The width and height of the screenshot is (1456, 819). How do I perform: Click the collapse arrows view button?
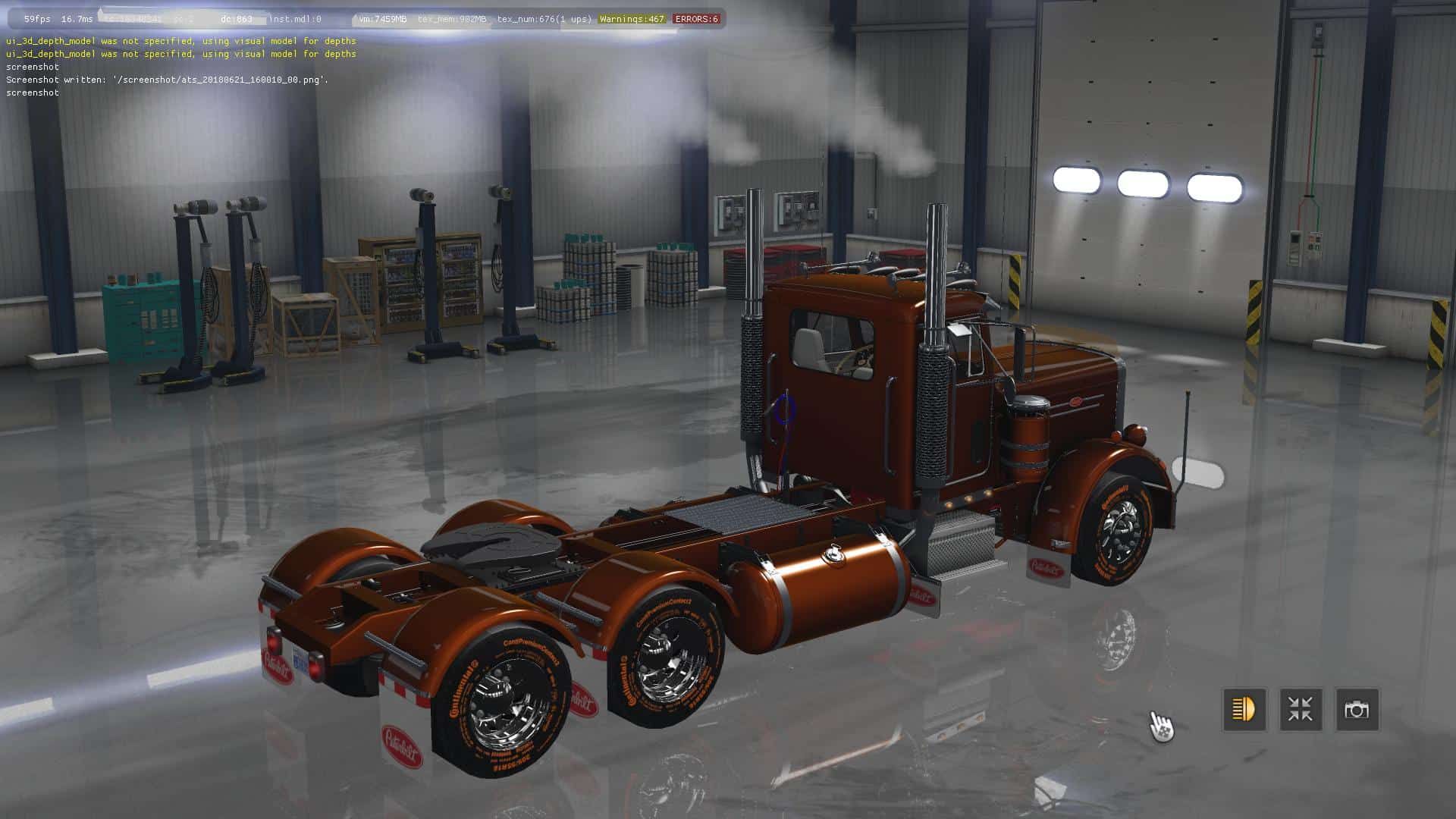(1301, 710)
